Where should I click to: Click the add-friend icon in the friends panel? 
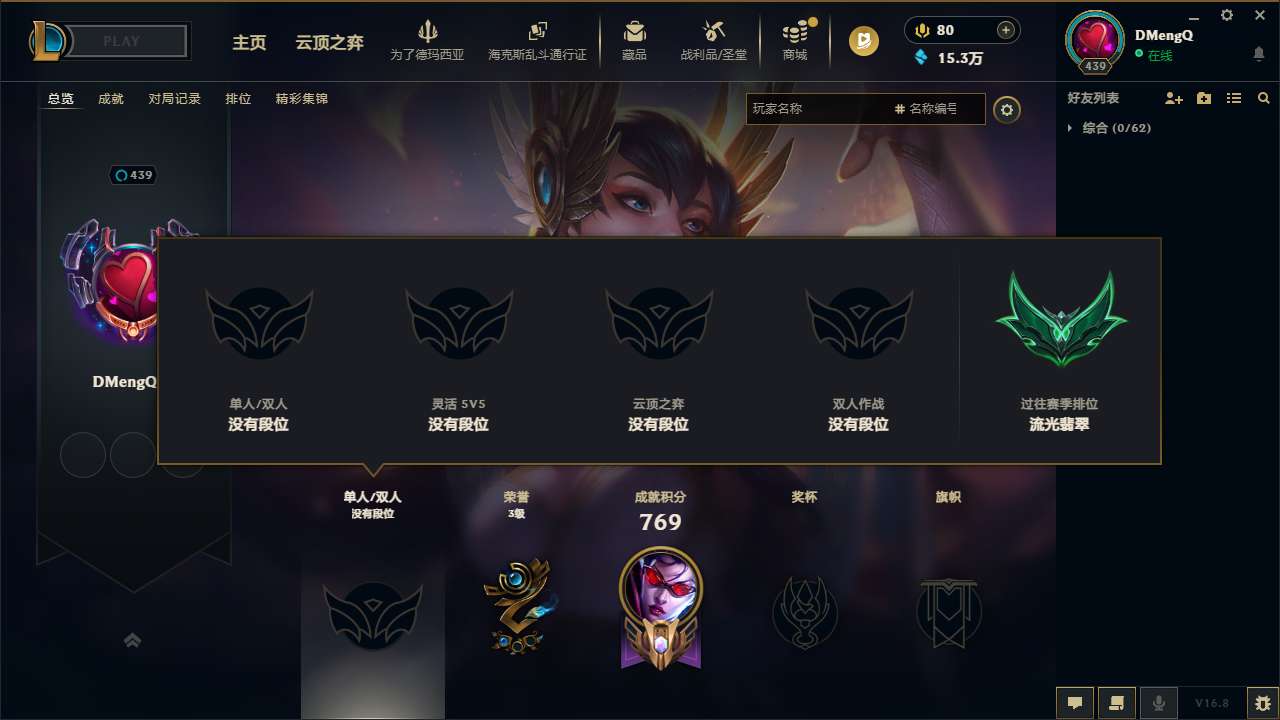tap(1172, 98)
